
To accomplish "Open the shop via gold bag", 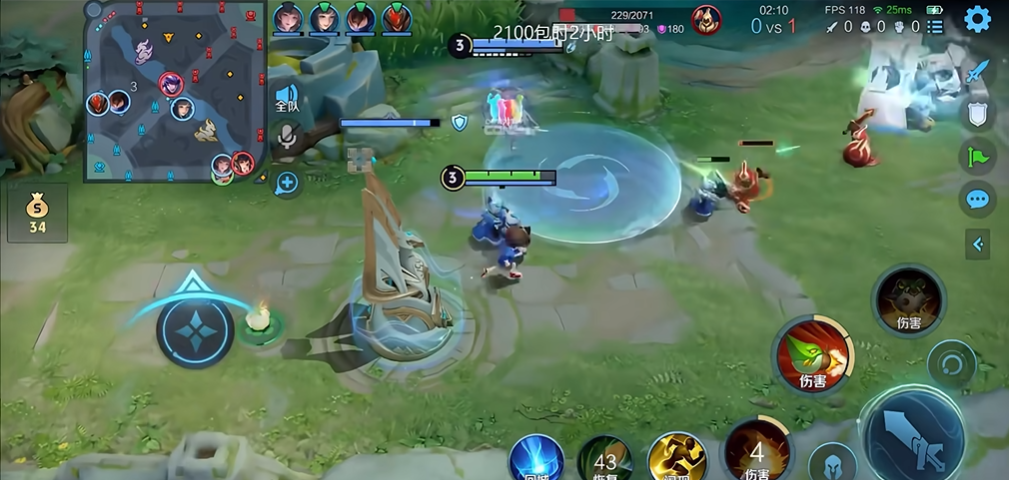I will [37, 212].
